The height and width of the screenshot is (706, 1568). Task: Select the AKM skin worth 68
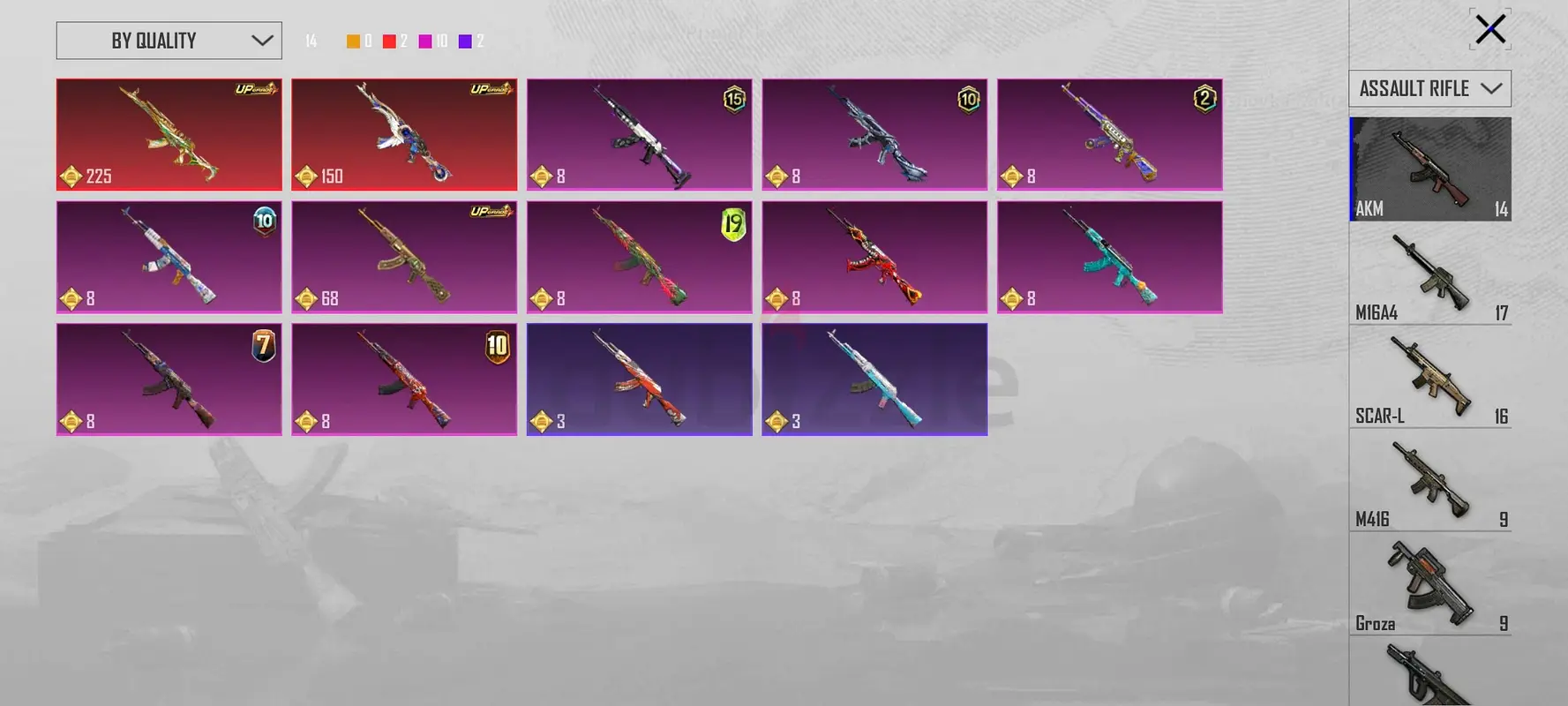pos(404,257)
